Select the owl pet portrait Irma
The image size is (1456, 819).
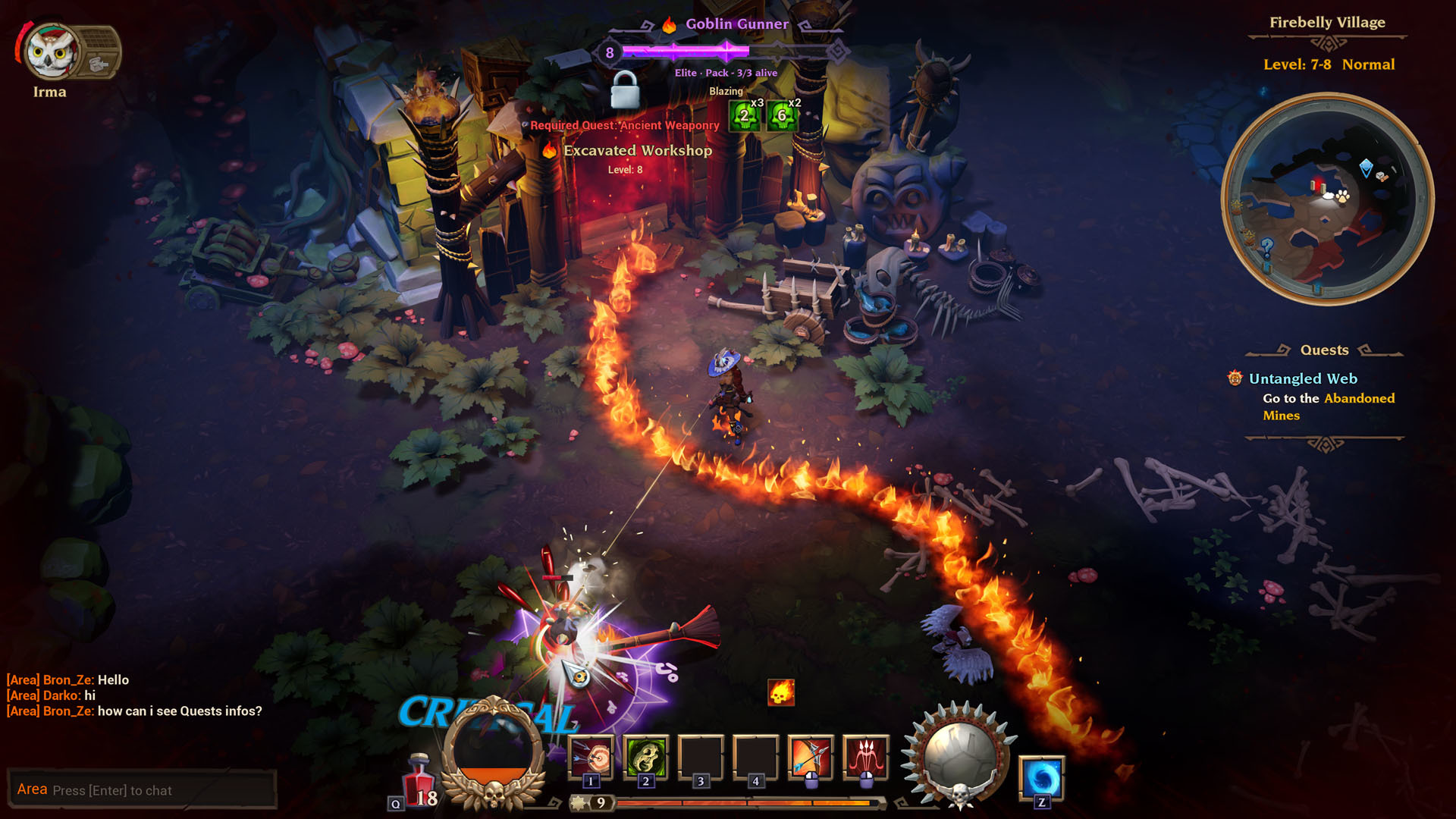pos(50,52)
